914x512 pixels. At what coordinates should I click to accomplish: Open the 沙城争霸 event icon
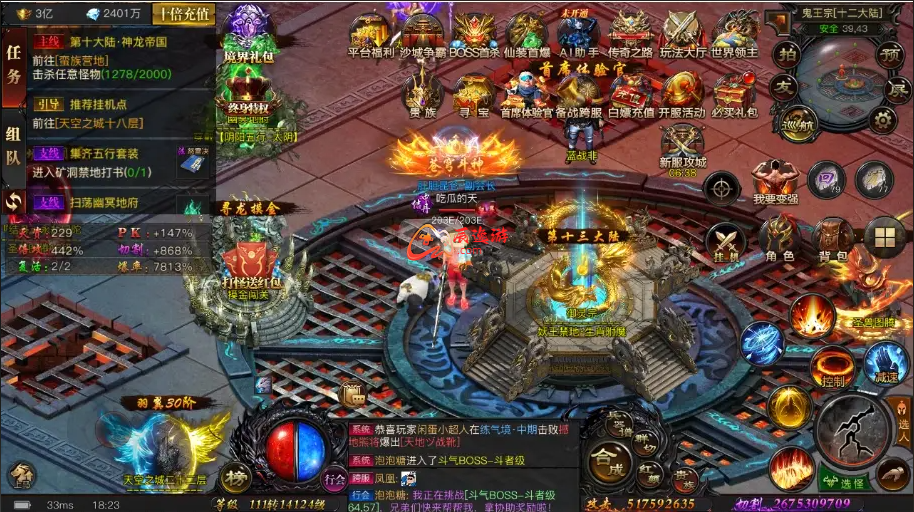(x=423, y=33)
